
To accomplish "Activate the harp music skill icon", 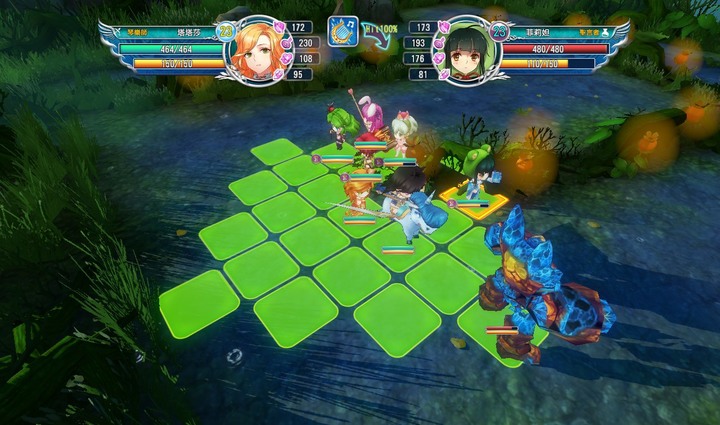I will 343,31.
